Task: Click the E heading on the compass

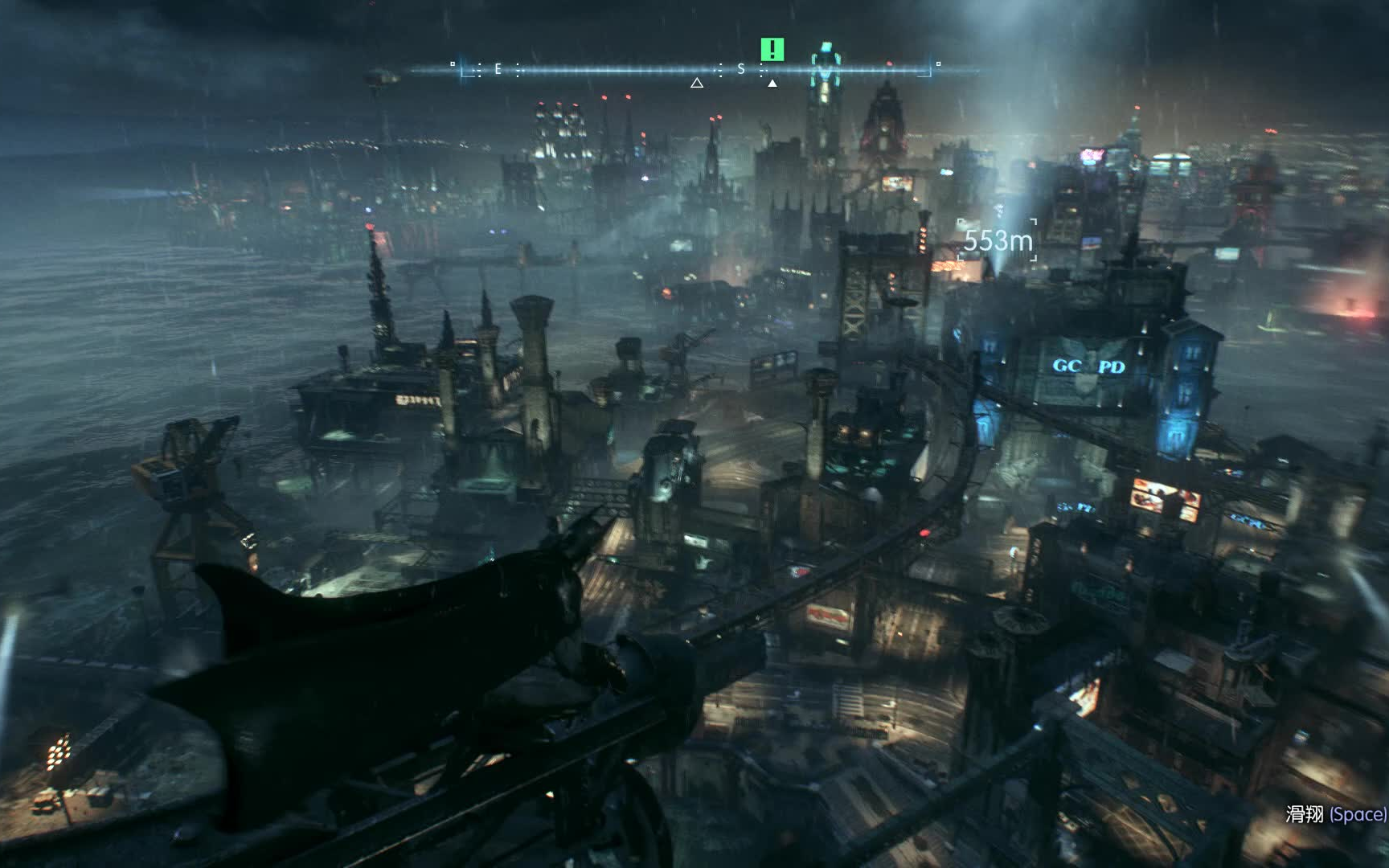Action: 498,69
